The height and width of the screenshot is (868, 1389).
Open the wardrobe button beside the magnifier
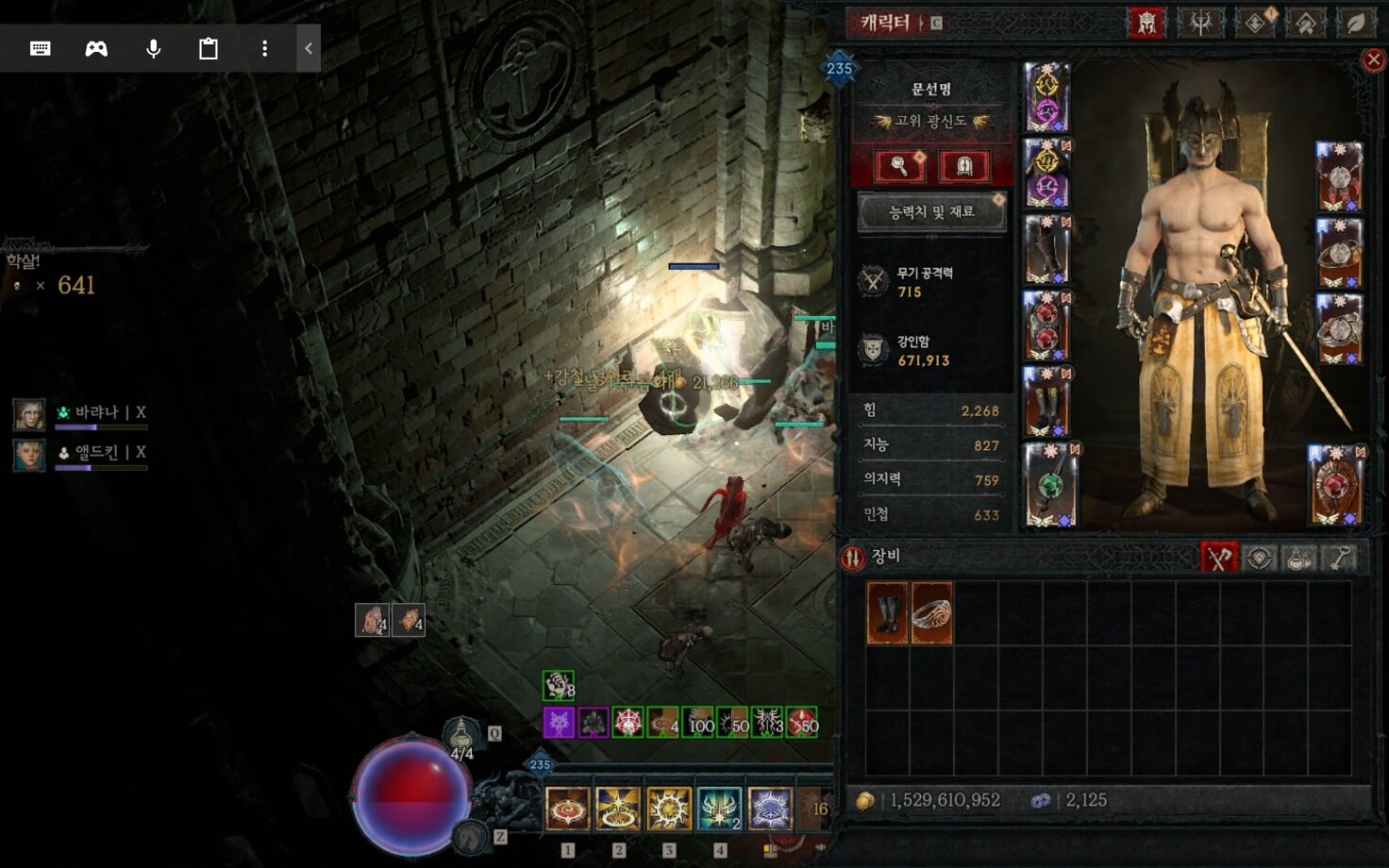964,166
